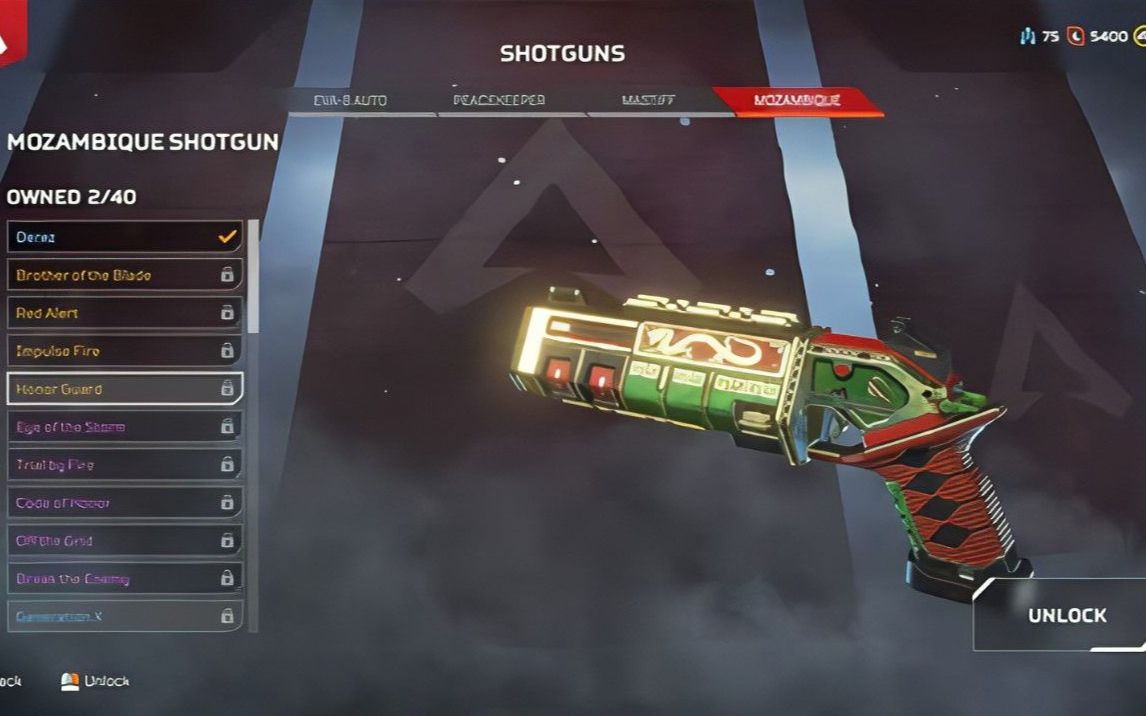Select the Mastiff tab
Screen dimensions: 1146x716
pos(649,102)
